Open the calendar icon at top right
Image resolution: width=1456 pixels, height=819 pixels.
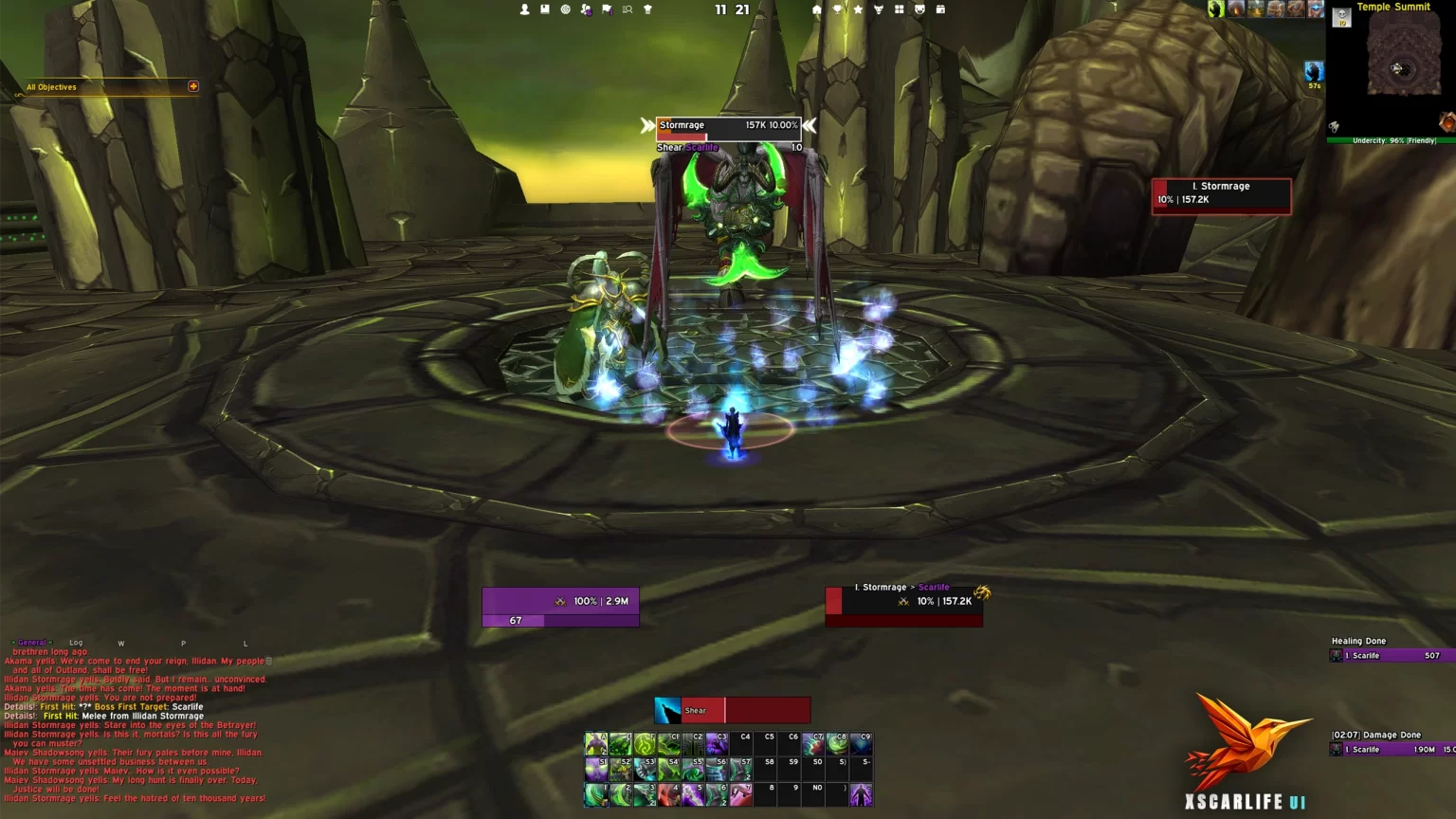[939, 9]
